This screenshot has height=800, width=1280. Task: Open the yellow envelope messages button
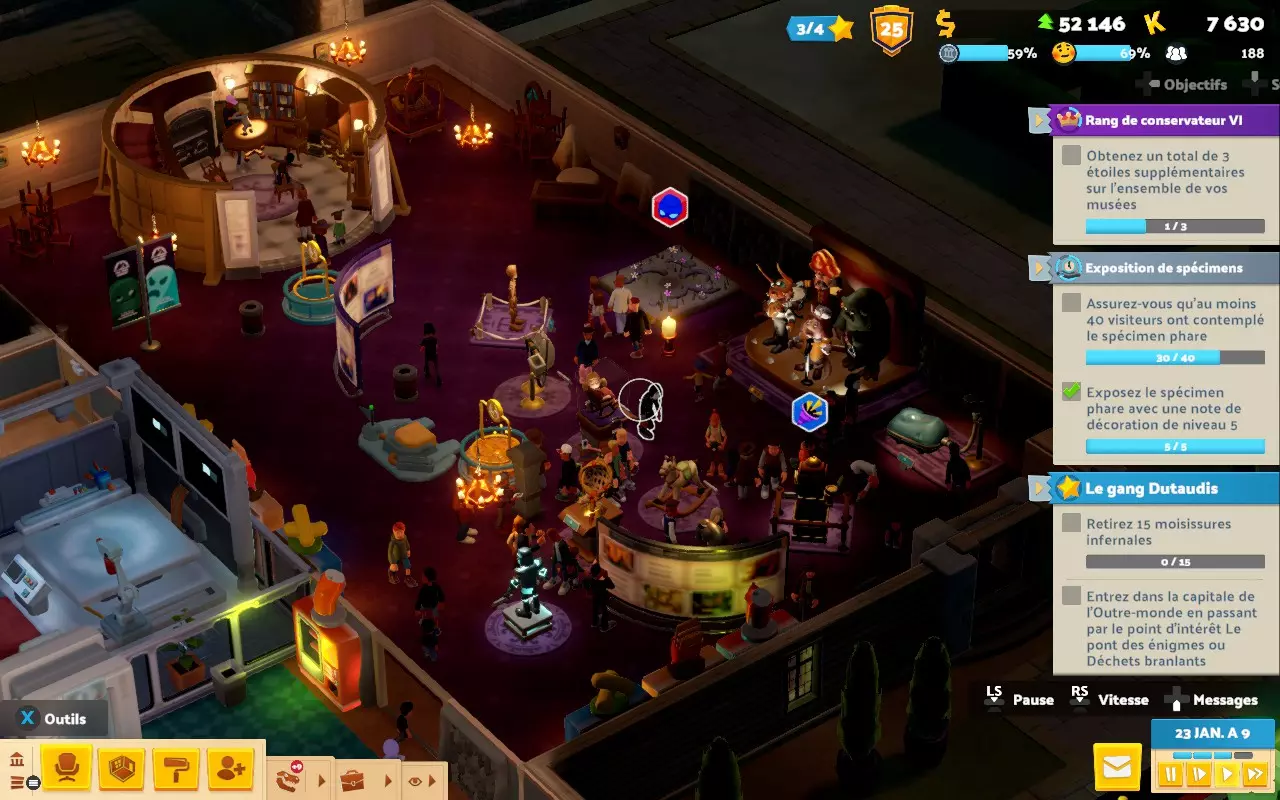[1117, 768]
